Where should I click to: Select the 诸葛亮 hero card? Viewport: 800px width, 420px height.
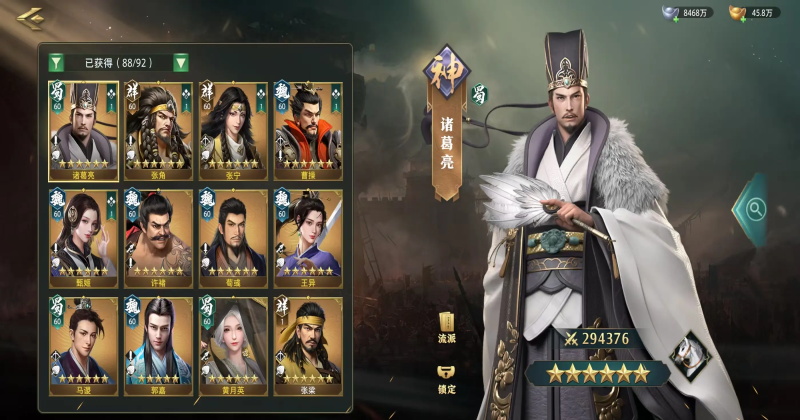(x=83, y=130)
